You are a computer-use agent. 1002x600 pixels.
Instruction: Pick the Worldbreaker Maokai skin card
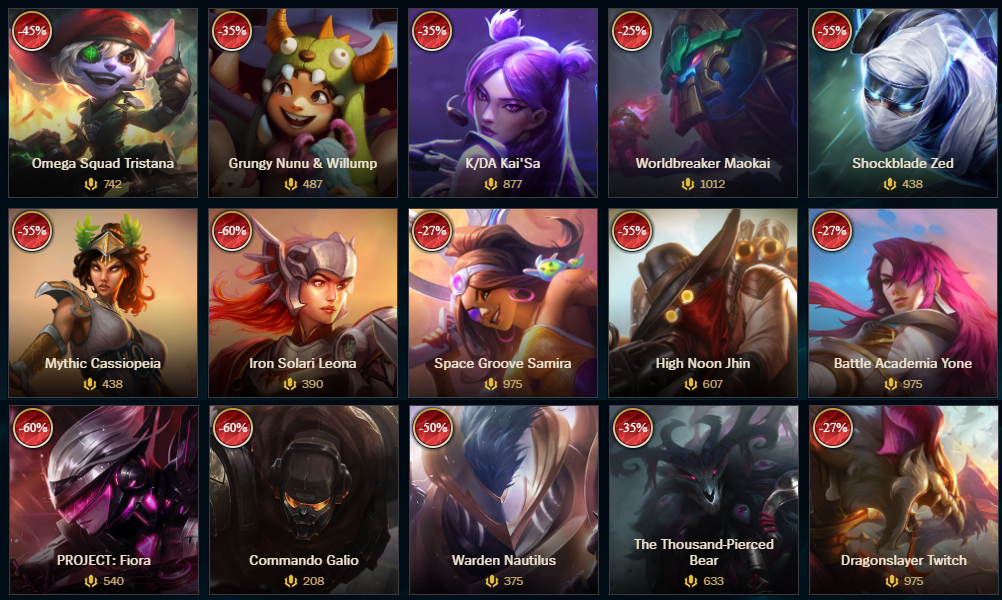coord(703,103)
